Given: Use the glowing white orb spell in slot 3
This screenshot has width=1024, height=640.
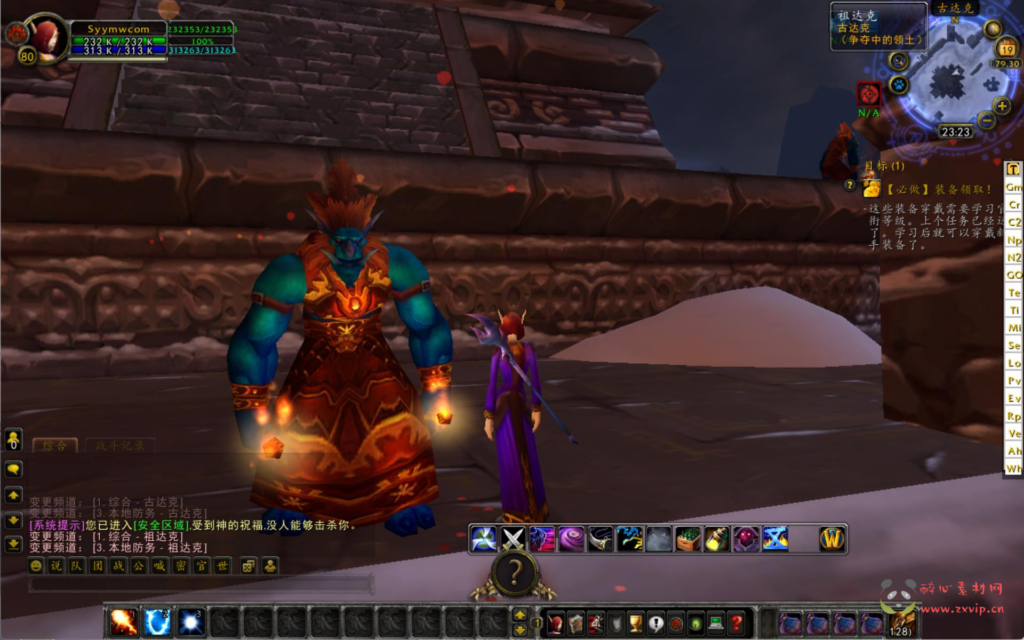Looking at the screenshot, I should [190, 622].
